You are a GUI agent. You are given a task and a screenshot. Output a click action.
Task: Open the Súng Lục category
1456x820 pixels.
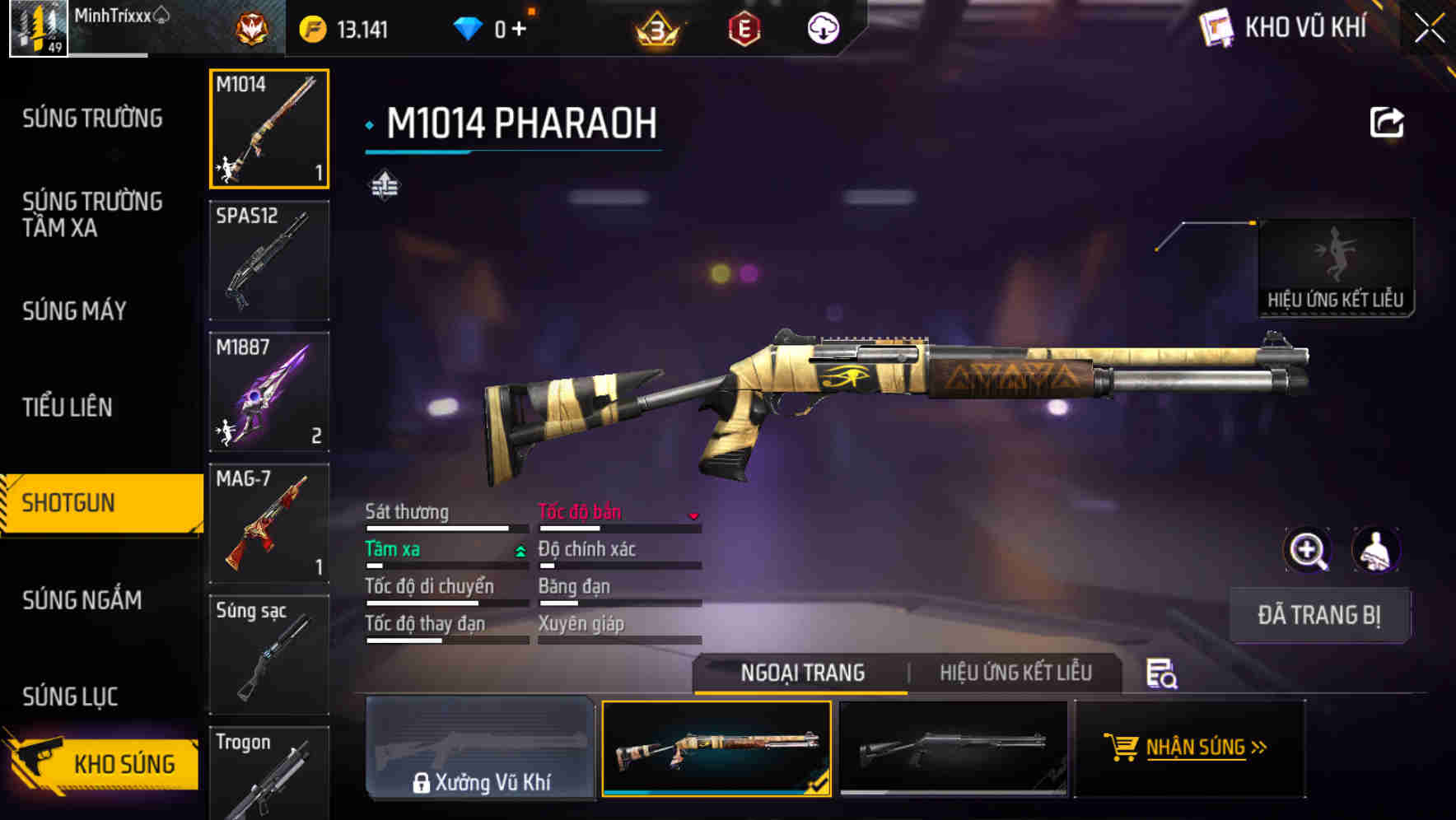tap(70, 697)
